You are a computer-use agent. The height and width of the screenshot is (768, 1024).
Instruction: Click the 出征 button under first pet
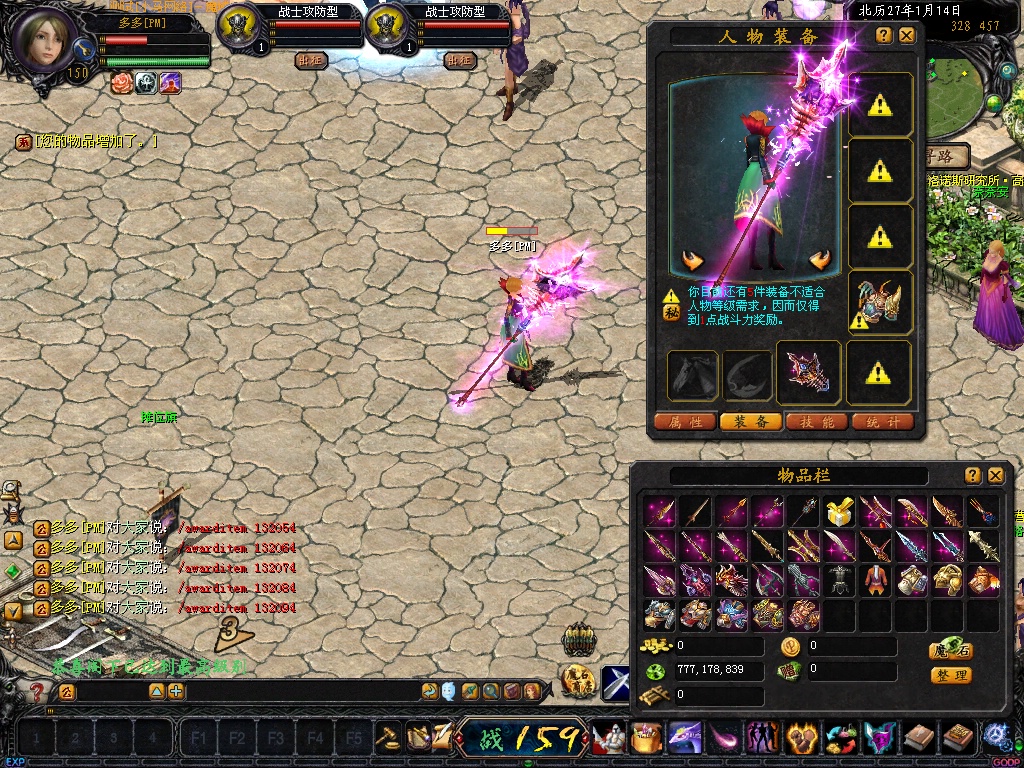(310, 60)
